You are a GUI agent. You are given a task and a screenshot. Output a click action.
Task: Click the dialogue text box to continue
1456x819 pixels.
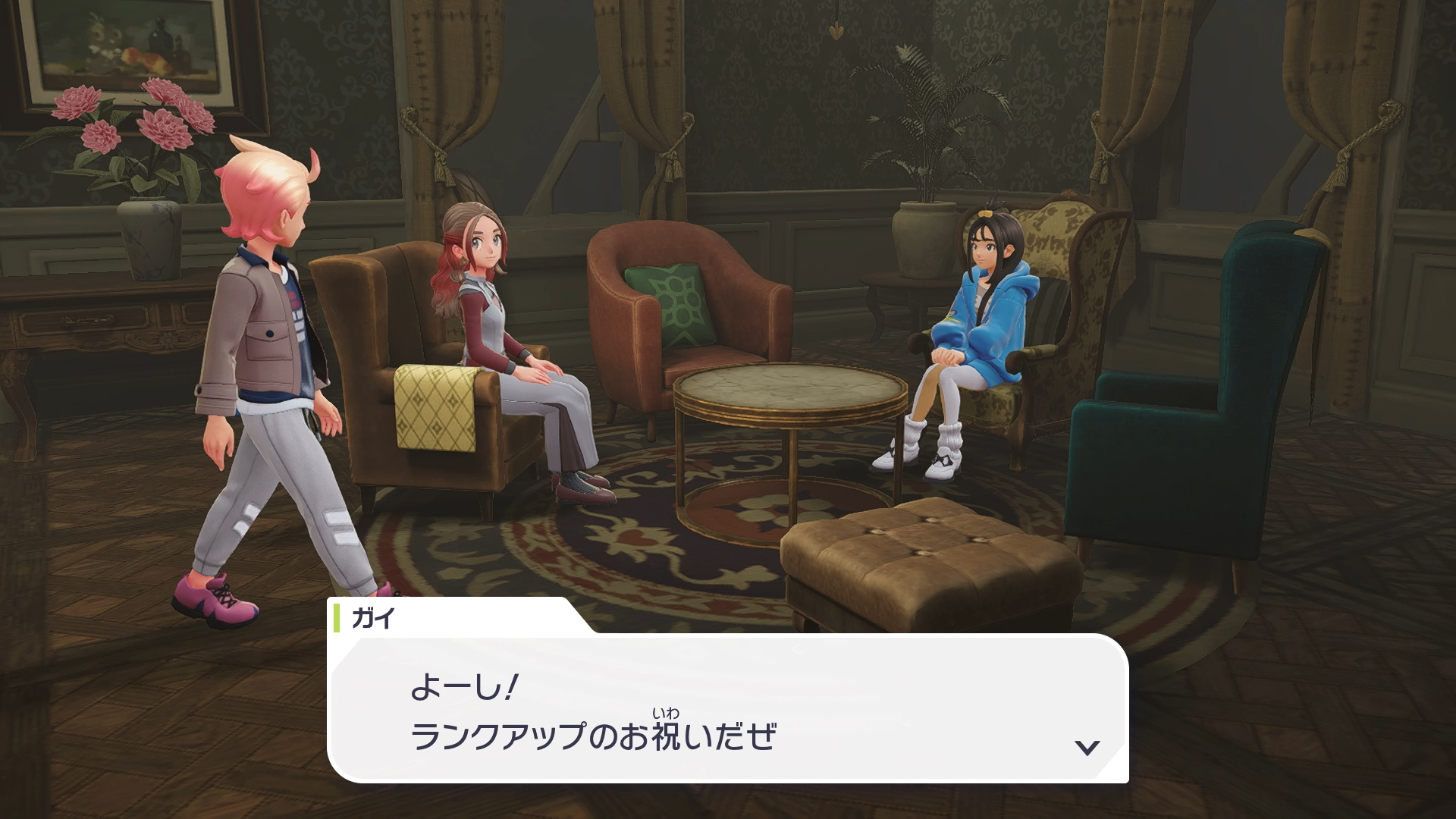coord(726,709)
